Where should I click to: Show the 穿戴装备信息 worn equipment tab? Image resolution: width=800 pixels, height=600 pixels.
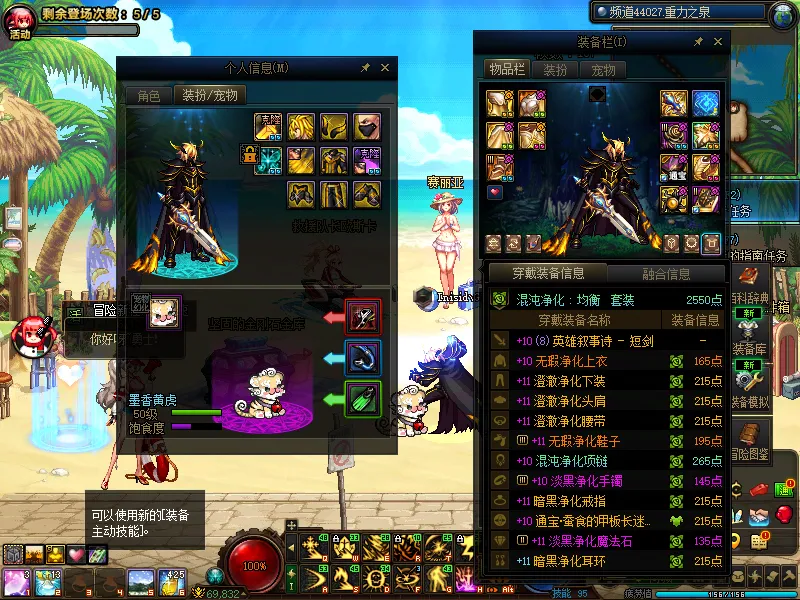click(547, 273)
